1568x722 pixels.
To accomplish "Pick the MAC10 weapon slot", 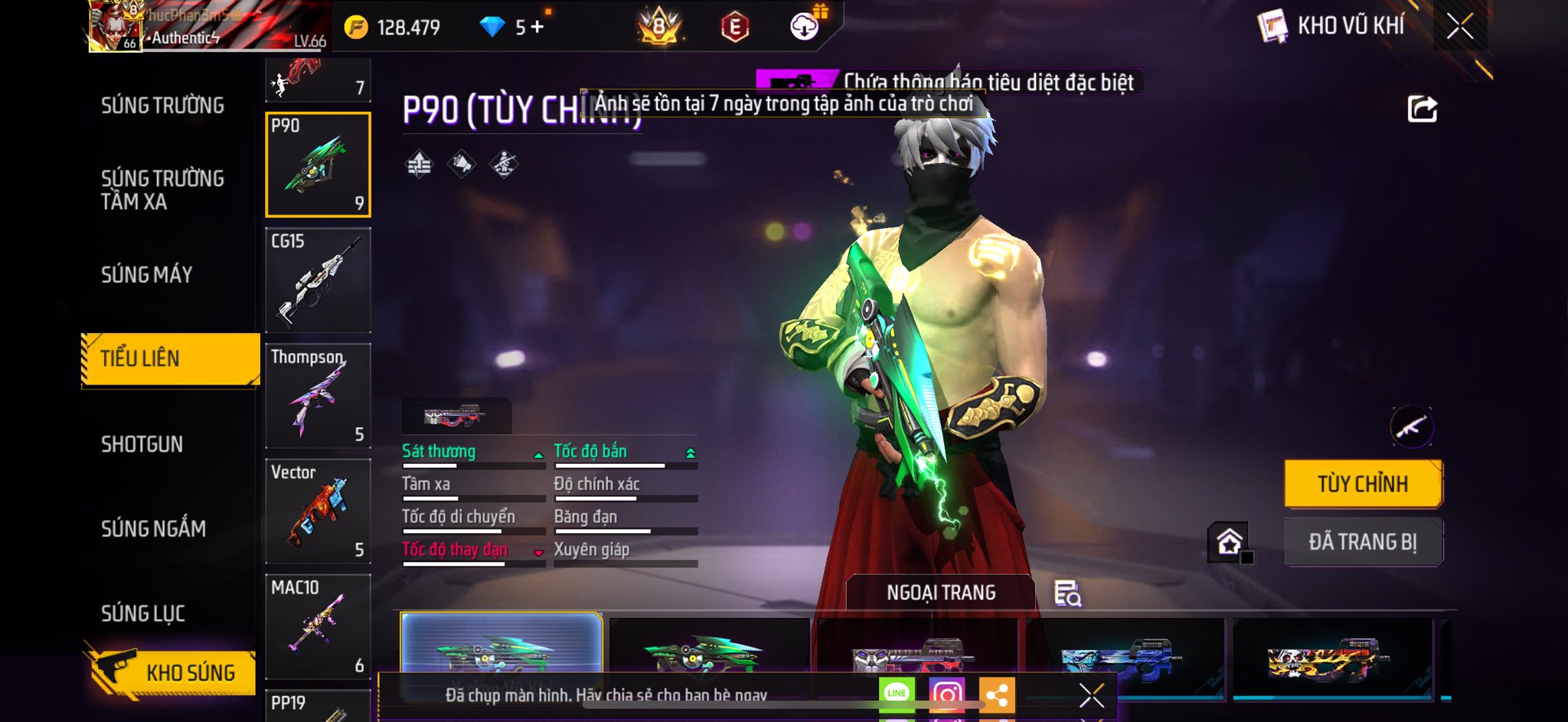I will point(318,627).
